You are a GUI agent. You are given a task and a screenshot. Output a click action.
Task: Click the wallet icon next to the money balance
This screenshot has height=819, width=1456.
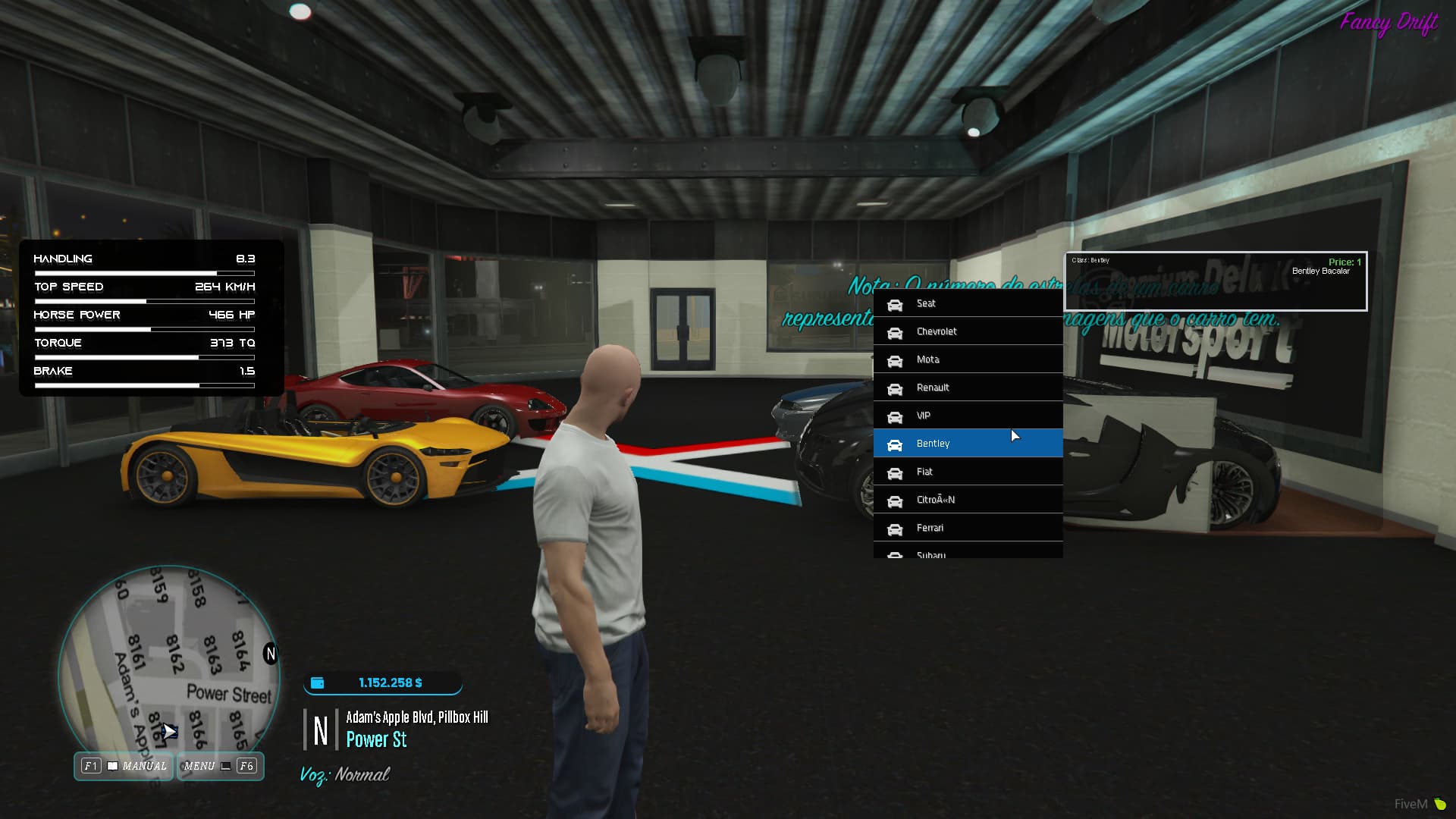[316, 682]
